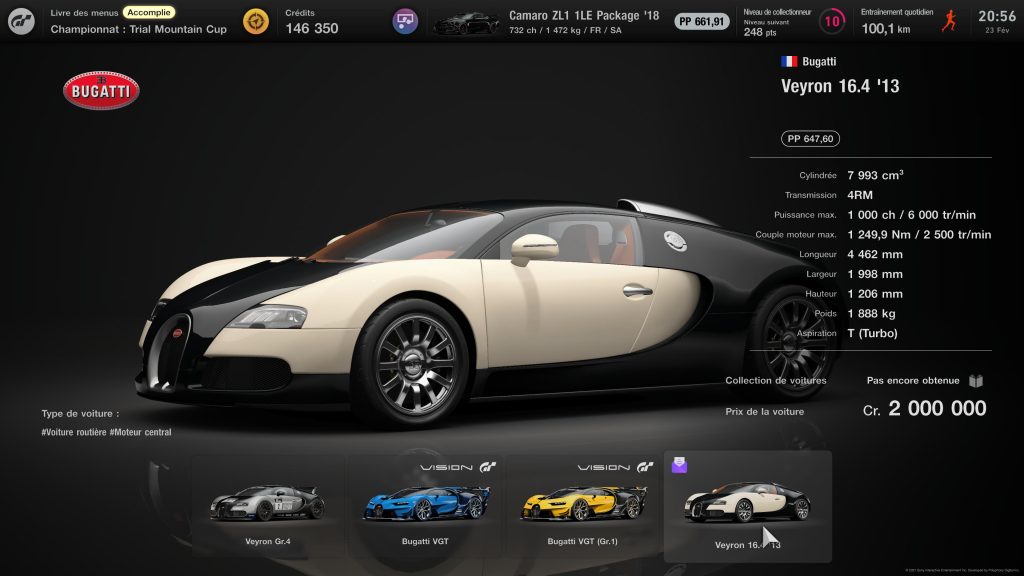Choose the blue Bugatti VGT car
The image size is (1024, 576).
[x=425, y=505]
